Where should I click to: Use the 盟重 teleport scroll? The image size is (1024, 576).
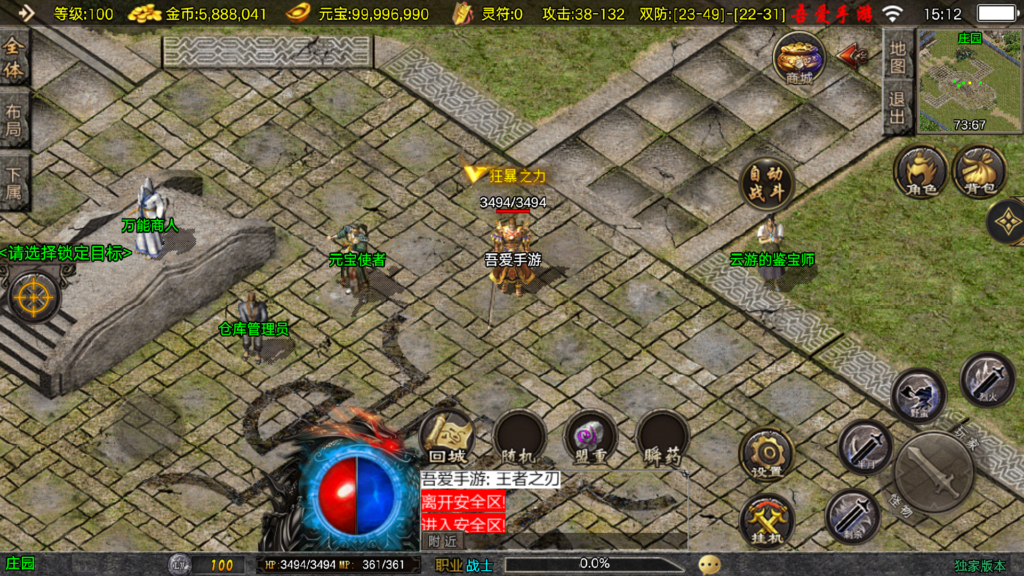[591, 438]
